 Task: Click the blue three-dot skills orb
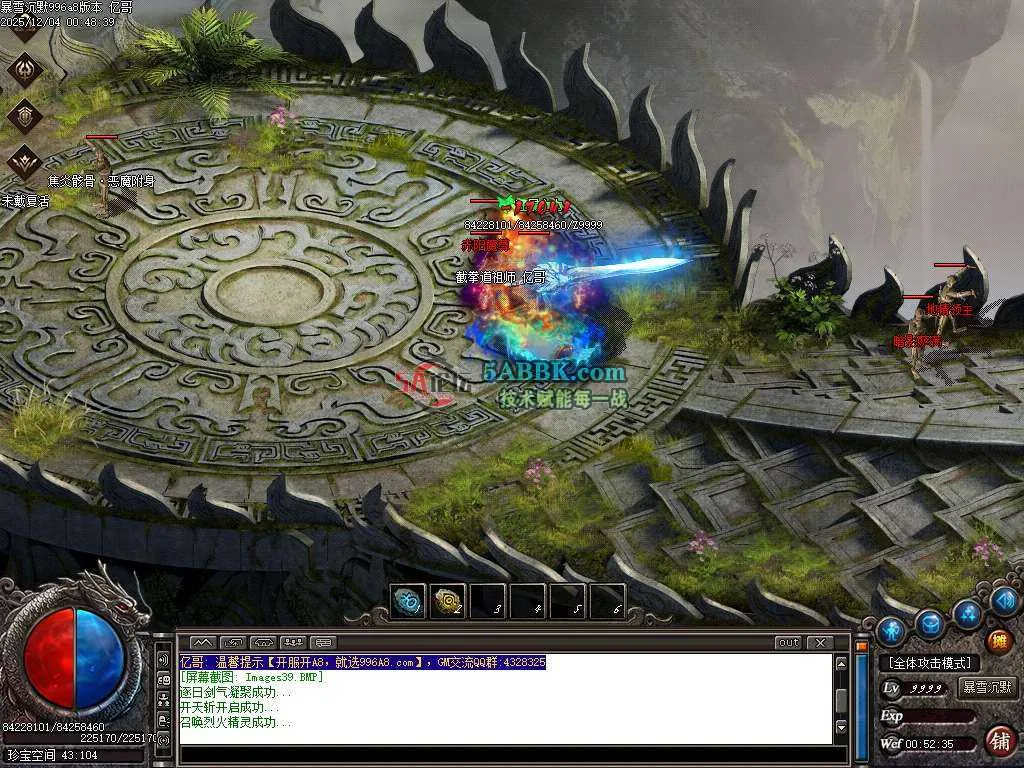click(967, 613)
